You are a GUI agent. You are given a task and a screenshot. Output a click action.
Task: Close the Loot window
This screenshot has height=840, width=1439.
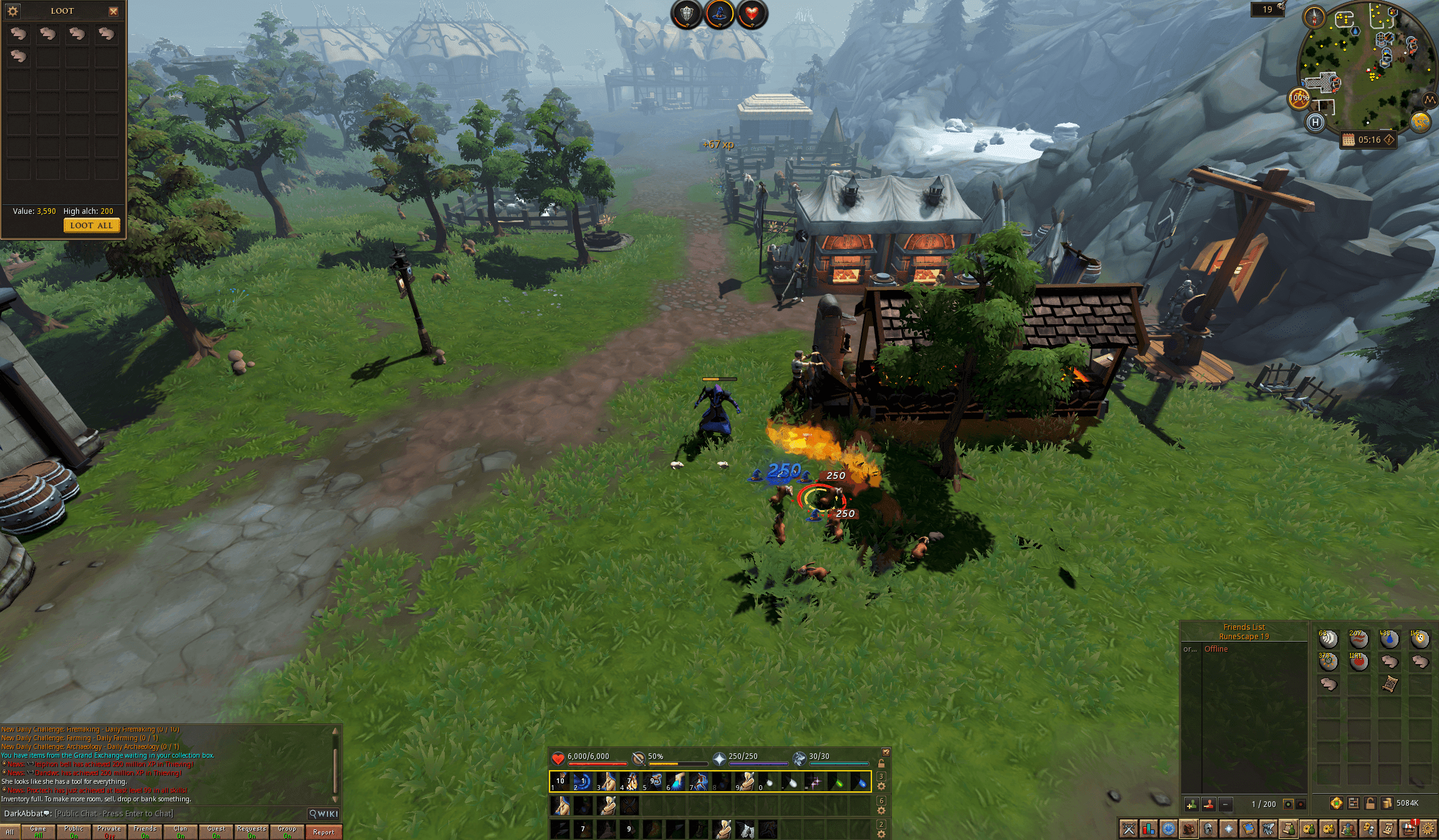coord(114,11)
